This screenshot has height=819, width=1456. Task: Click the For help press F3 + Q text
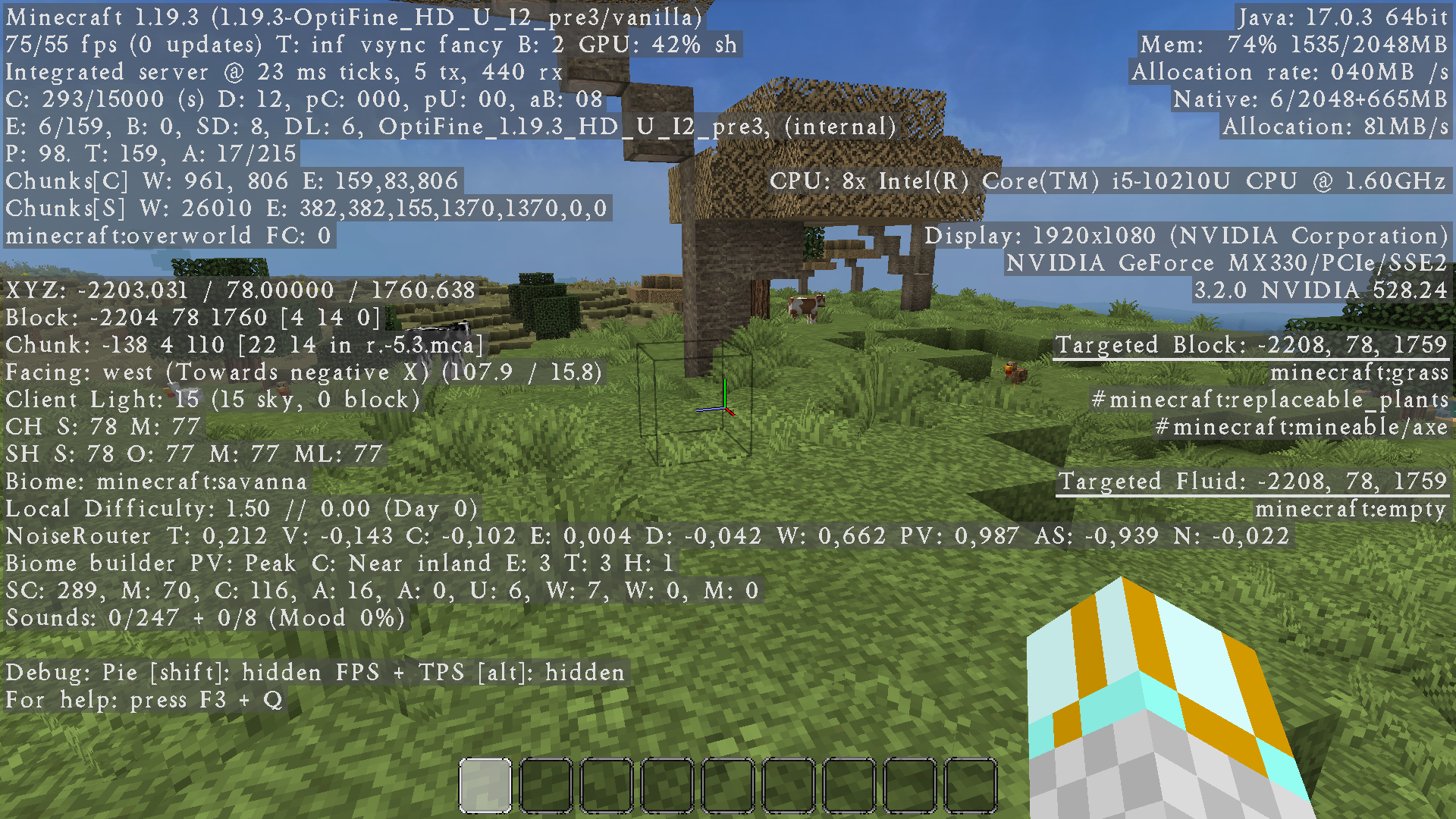[x=144, y=700]
